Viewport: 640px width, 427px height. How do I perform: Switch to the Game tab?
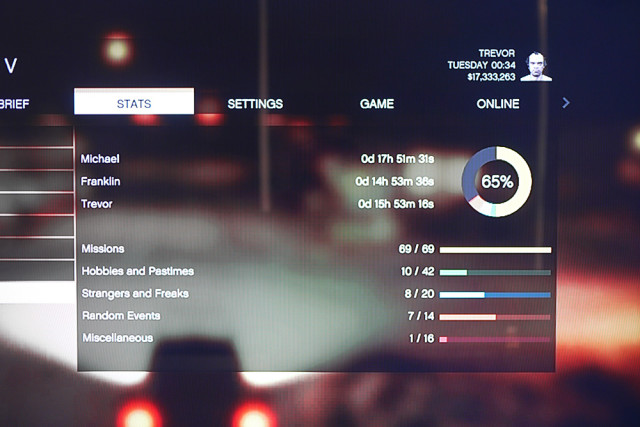pyautogui.click(x=377, y=103)
